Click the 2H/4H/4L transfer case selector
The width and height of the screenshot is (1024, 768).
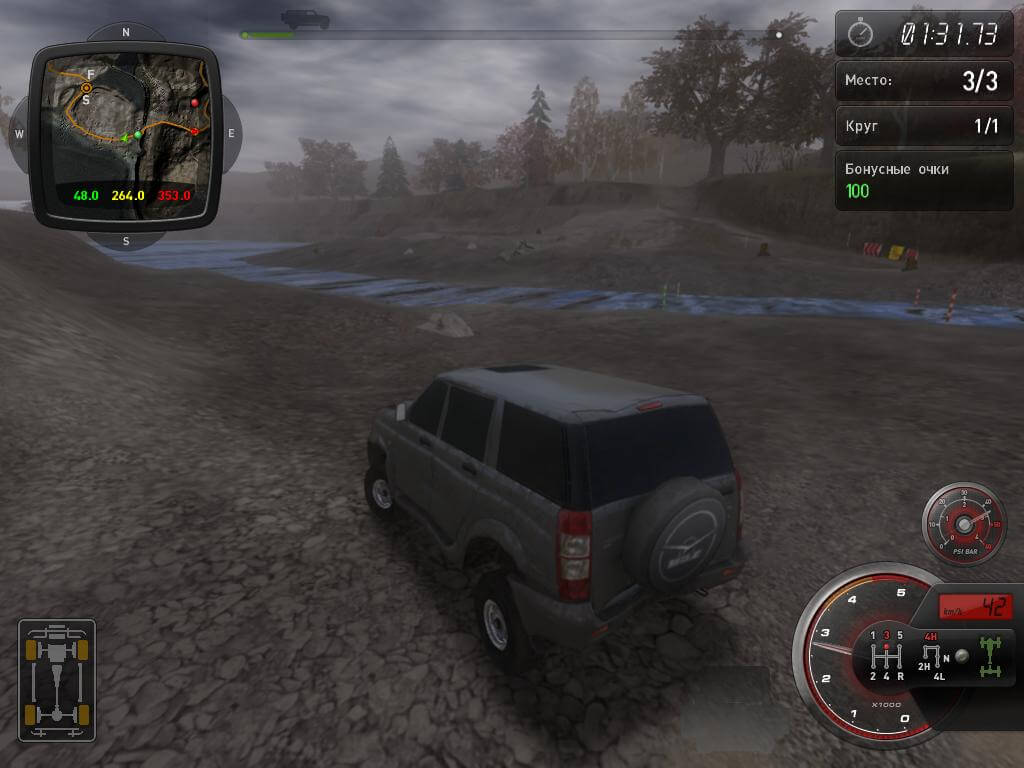[x=932, y=656]
